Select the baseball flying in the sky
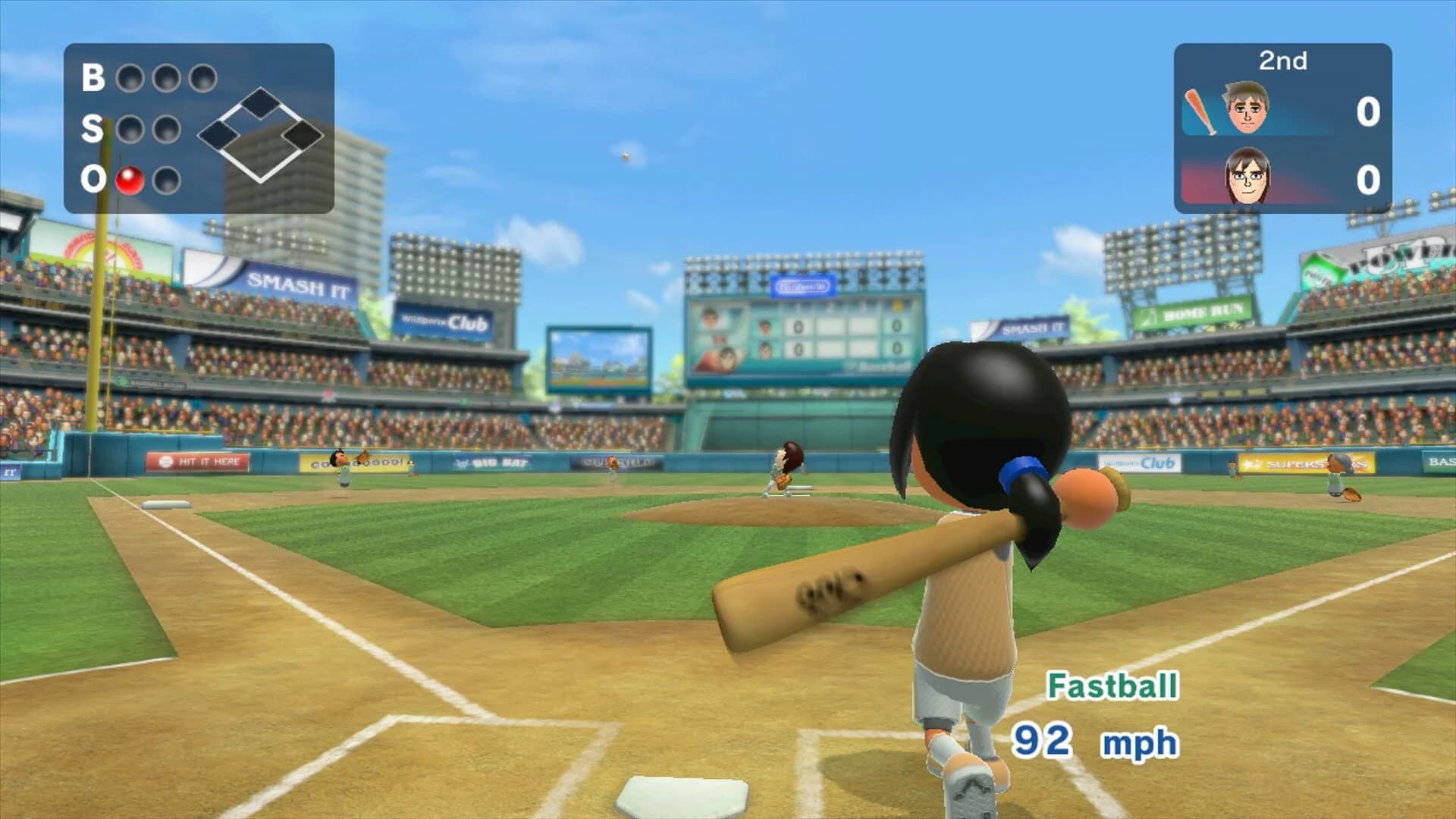This screenshot has height=819, width=1456. (623, 158)
